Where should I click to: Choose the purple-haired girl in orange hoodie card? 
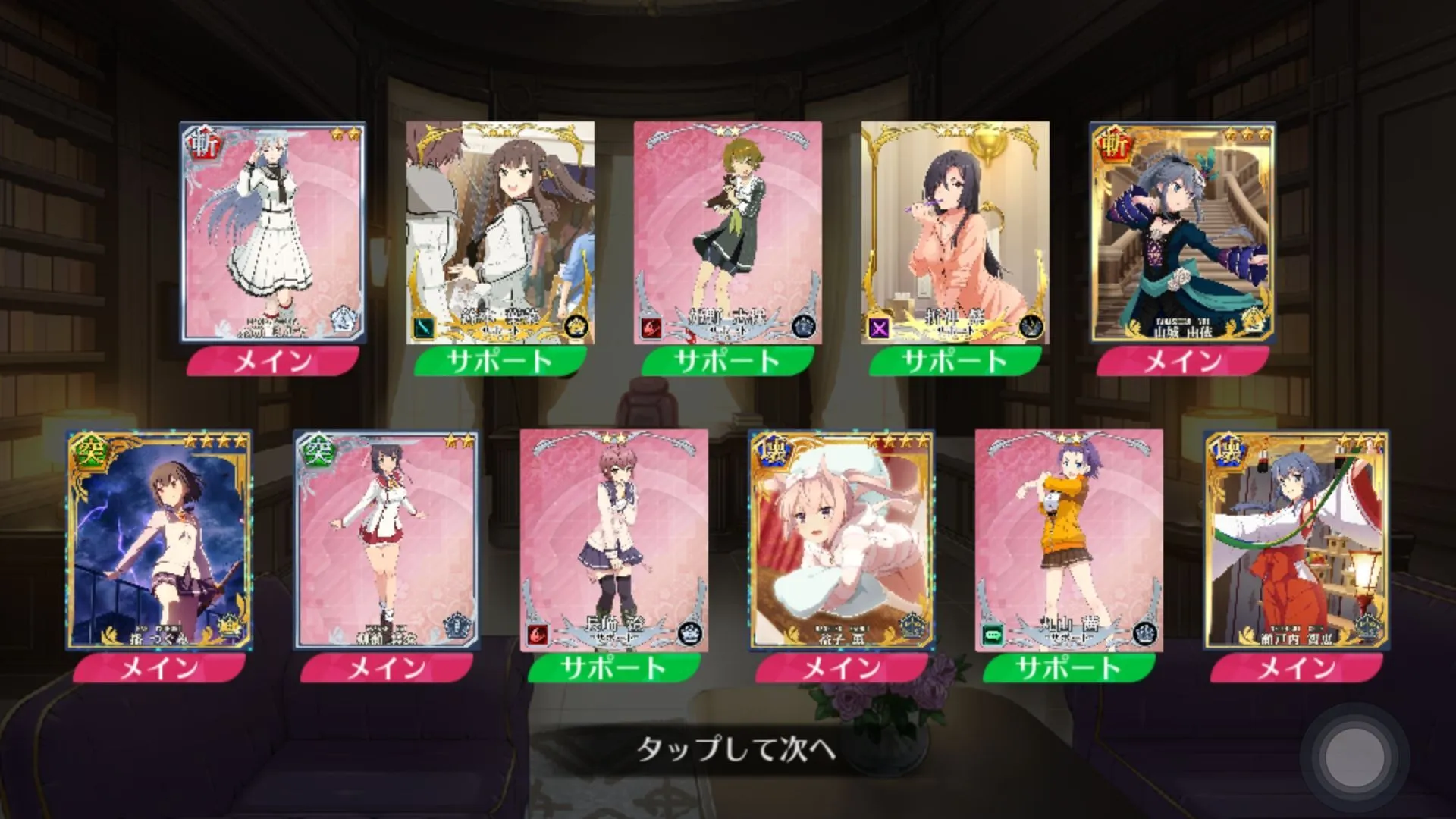click(1069, 540)
